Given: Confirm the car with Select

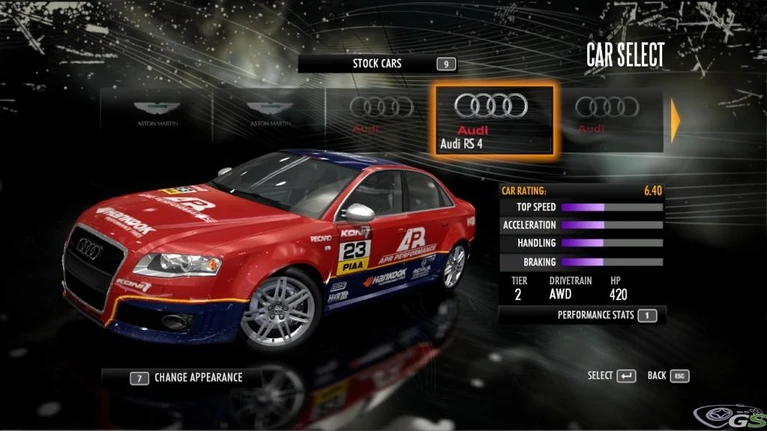Looking at the screenshot, I should [611, 376].
